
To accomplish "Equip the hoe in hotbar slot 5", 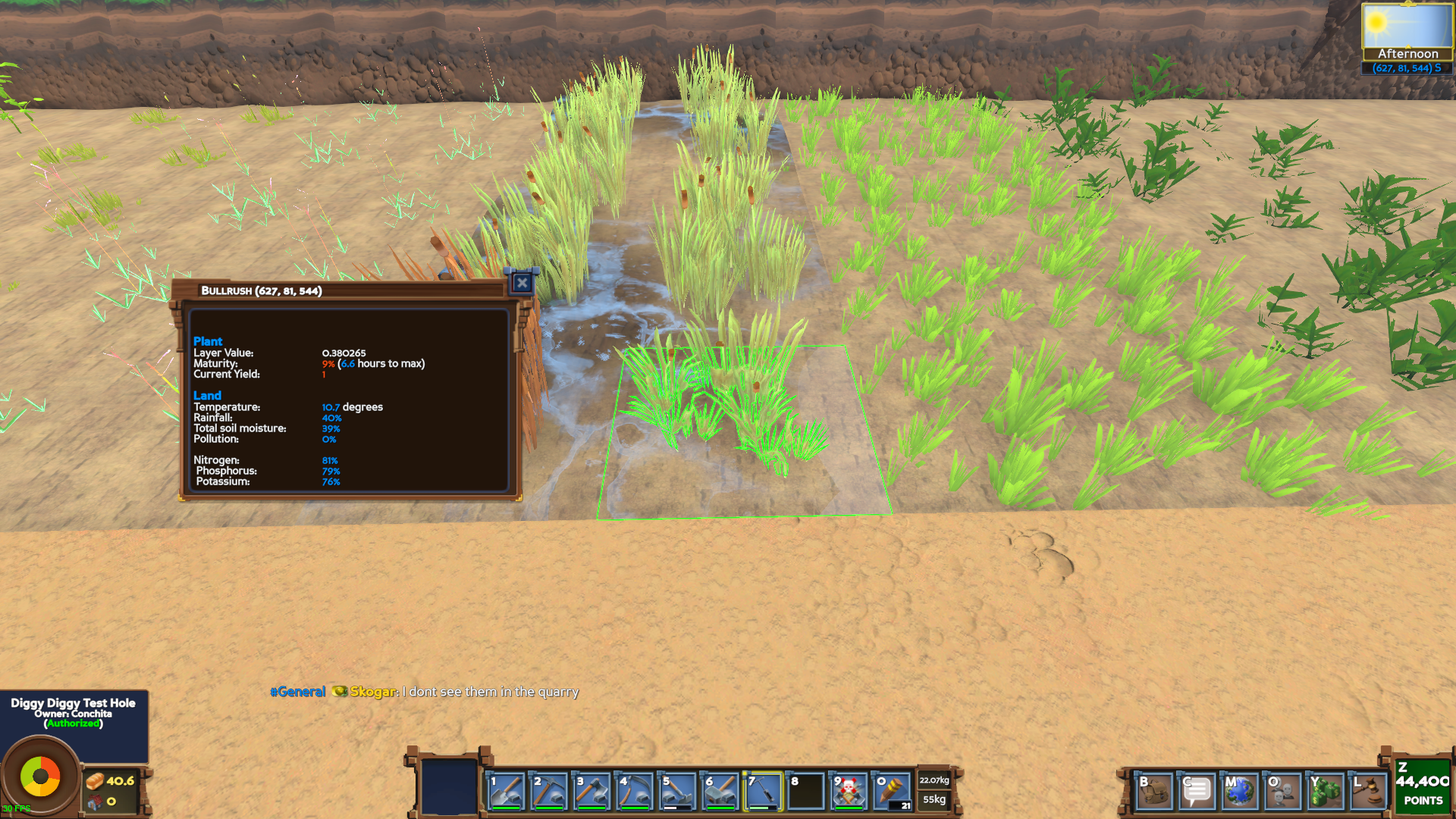I will [x=678, y=791].
